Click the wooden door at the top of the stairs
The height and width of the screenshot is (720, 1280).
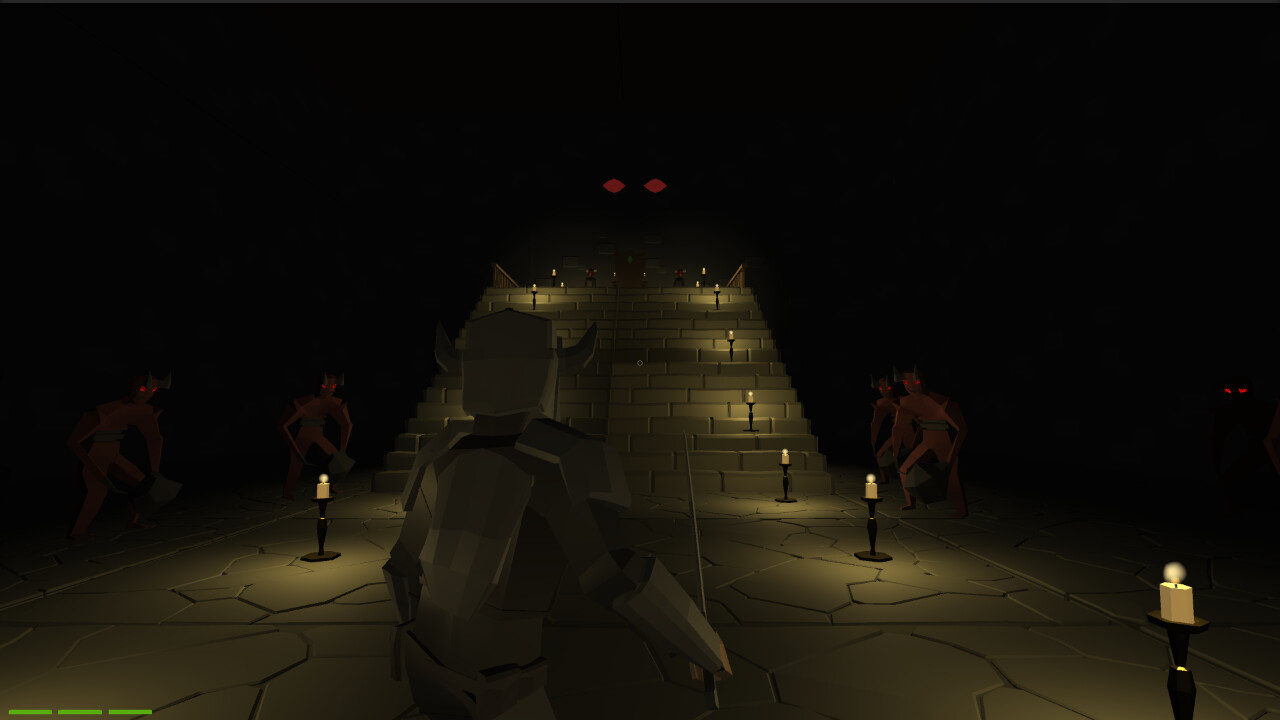tap(632, 272)
